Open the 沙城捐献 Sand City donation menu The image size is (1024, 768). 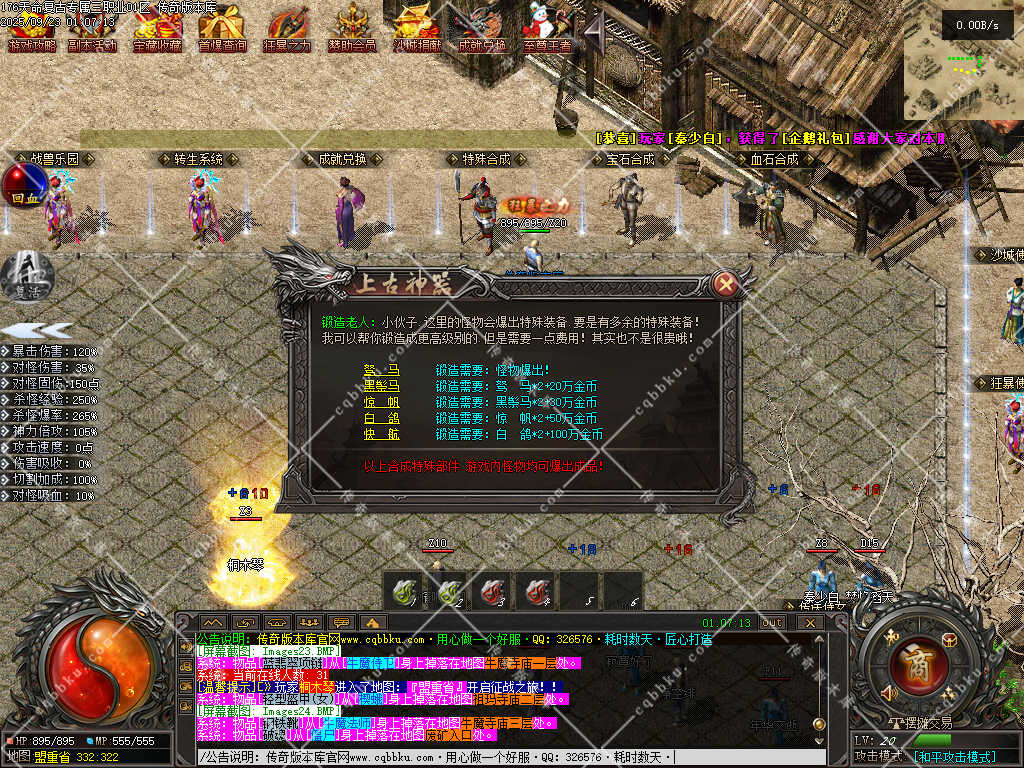pyautogui.click(x=417, y=28)
